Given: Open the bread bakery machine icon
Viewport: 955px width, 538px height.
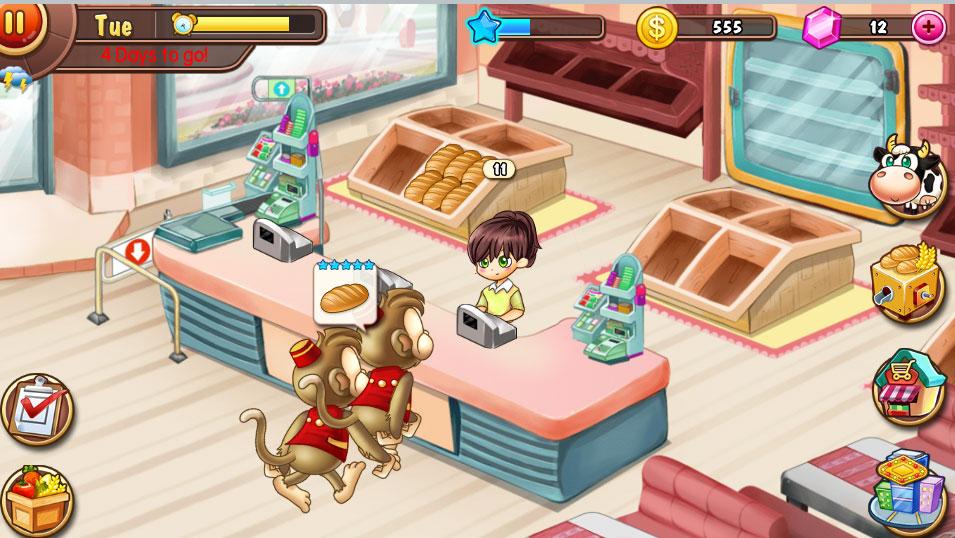Looking at the screenshot, I should pyautogui.click(x=907, y=280).
